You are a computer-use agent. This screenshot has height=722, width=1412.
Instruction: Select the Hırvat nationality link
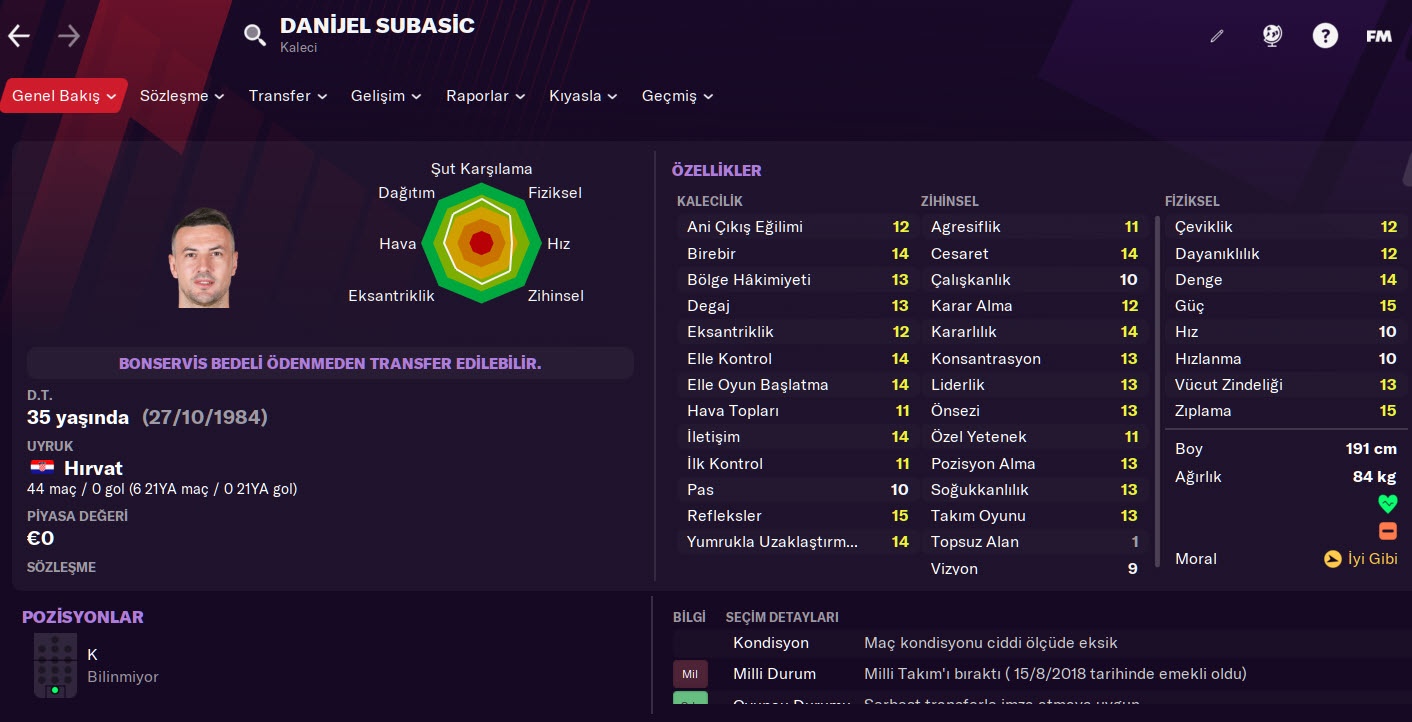pyautogui.click(x=93, y=468)
